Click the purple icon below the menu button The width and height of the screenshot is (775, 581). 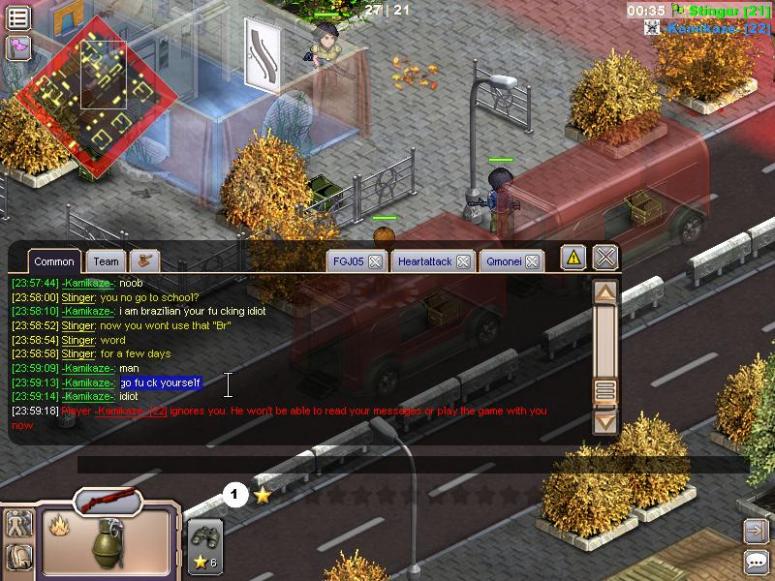(x=18, y=47)
